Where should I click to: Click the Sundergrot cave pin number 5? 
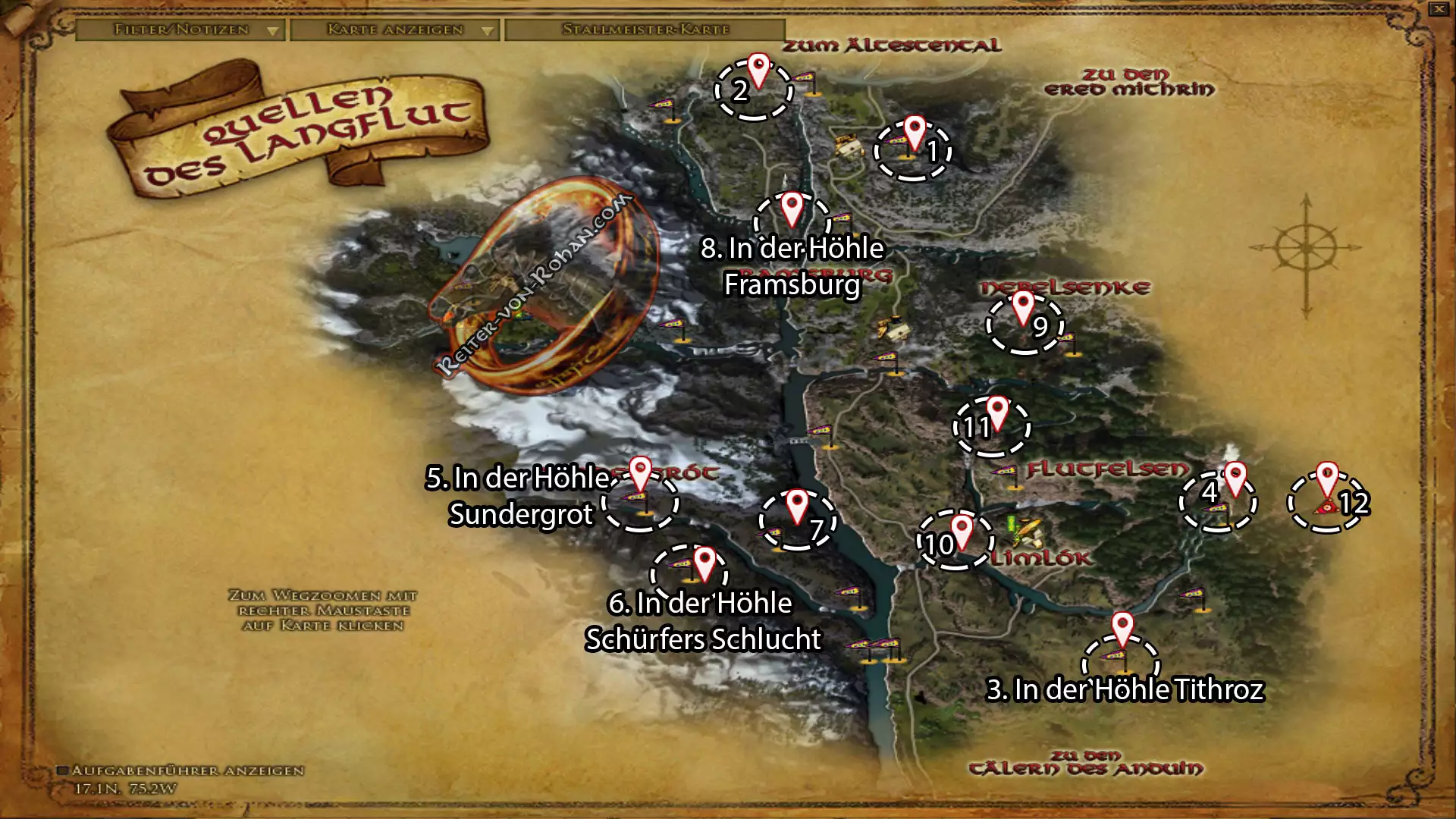click(641, 472)
